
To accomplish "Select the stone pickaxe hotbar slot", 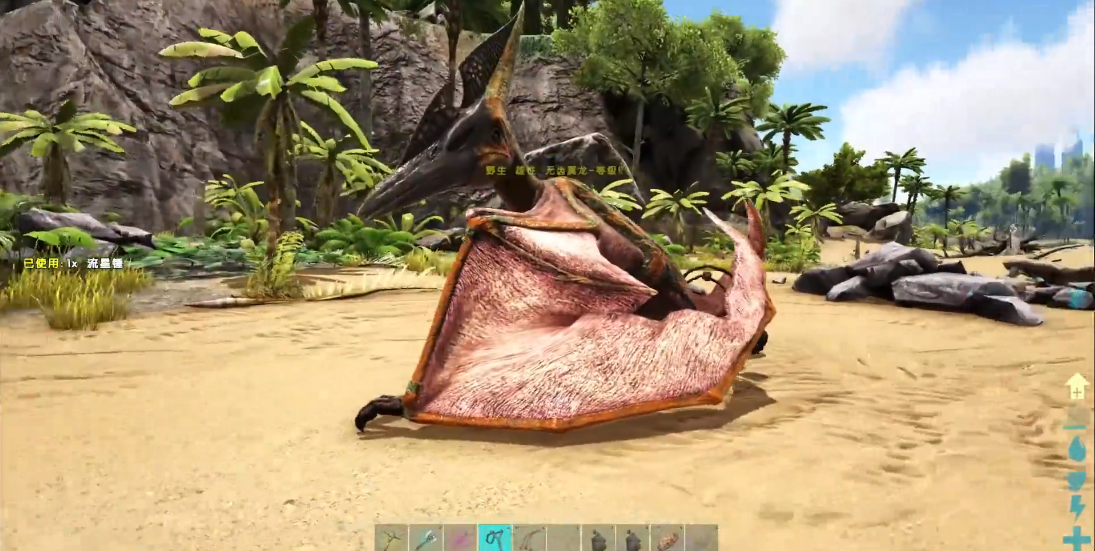I will tap(392, 539).
